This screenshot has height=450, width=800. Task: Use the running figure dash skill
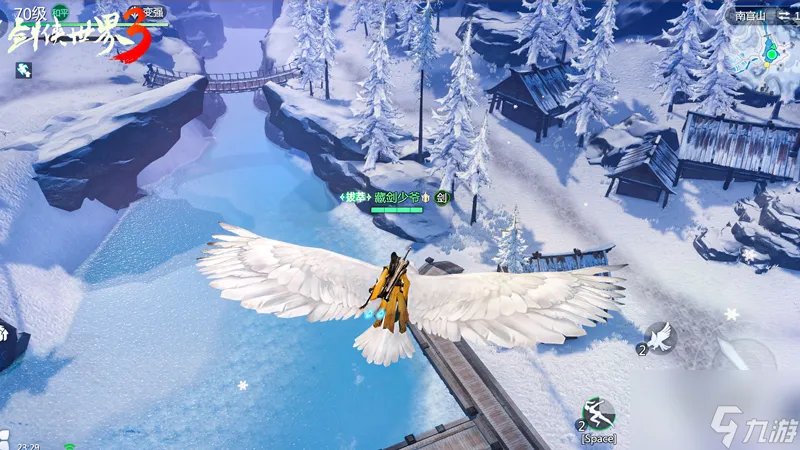pos(598,413)
